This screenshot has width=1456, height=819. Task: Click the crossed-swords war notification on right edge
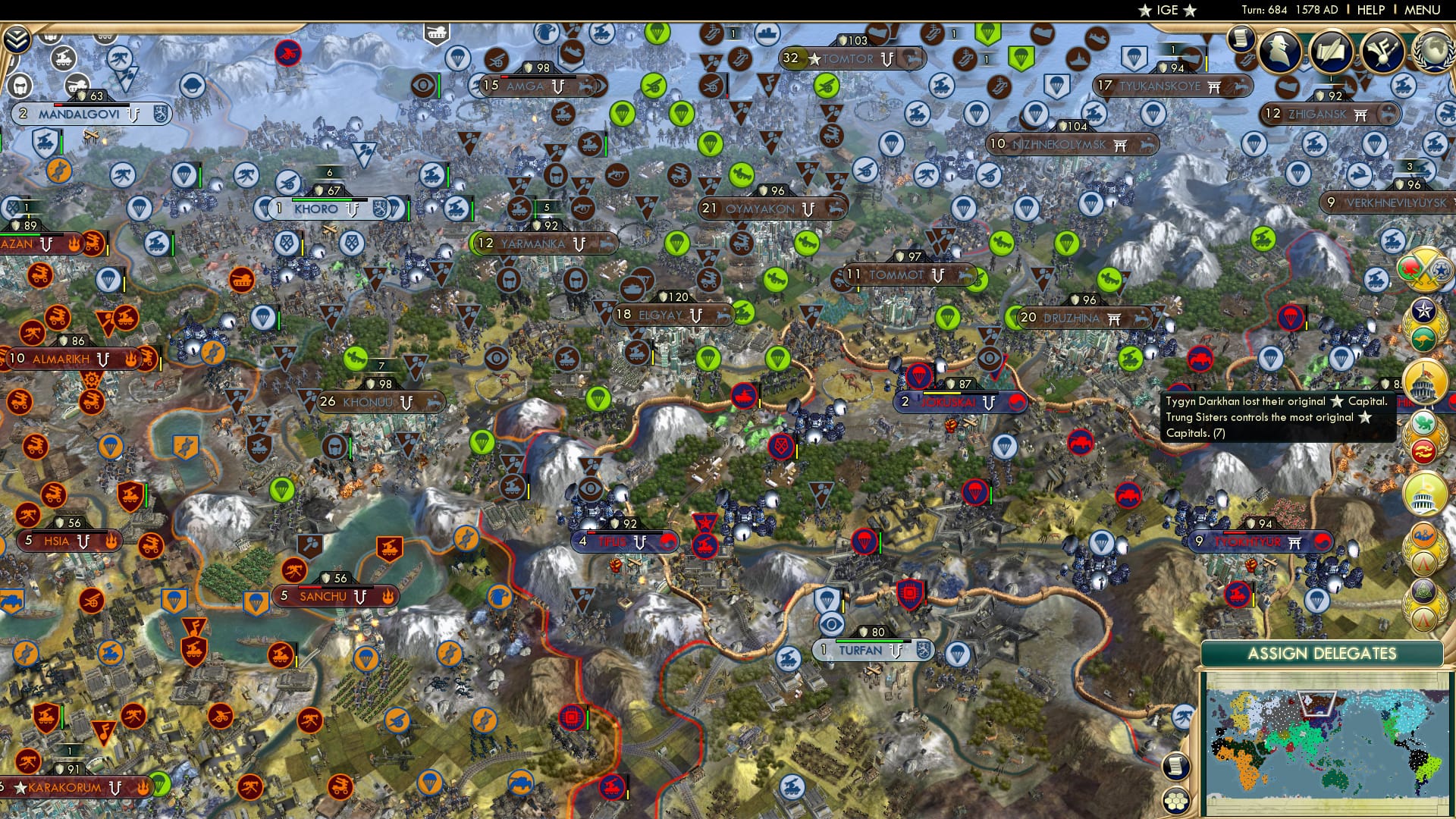(1424, 270)
